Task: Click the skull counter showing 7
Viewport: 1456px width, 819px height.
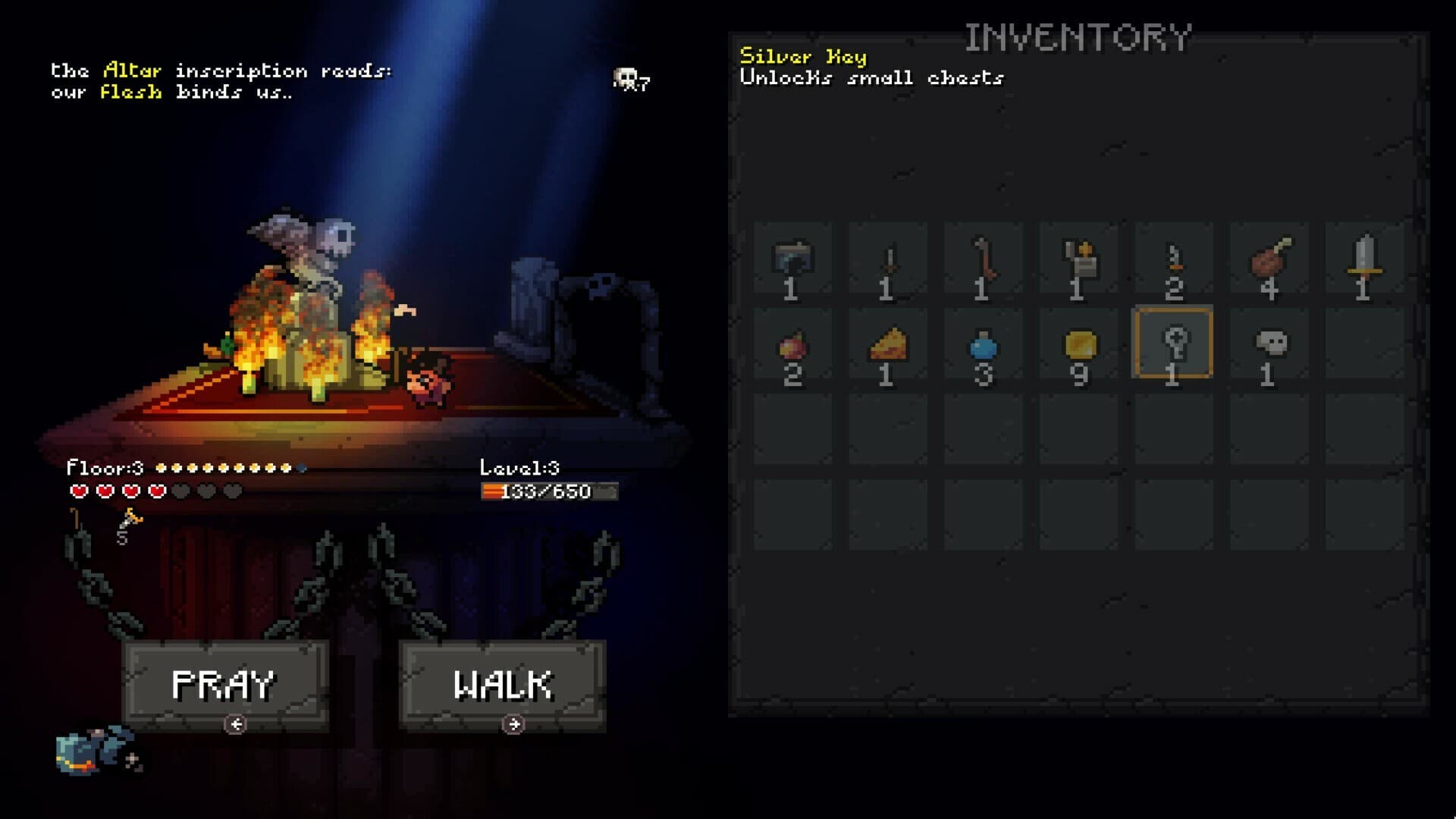Action: click(x=629, y=80)
